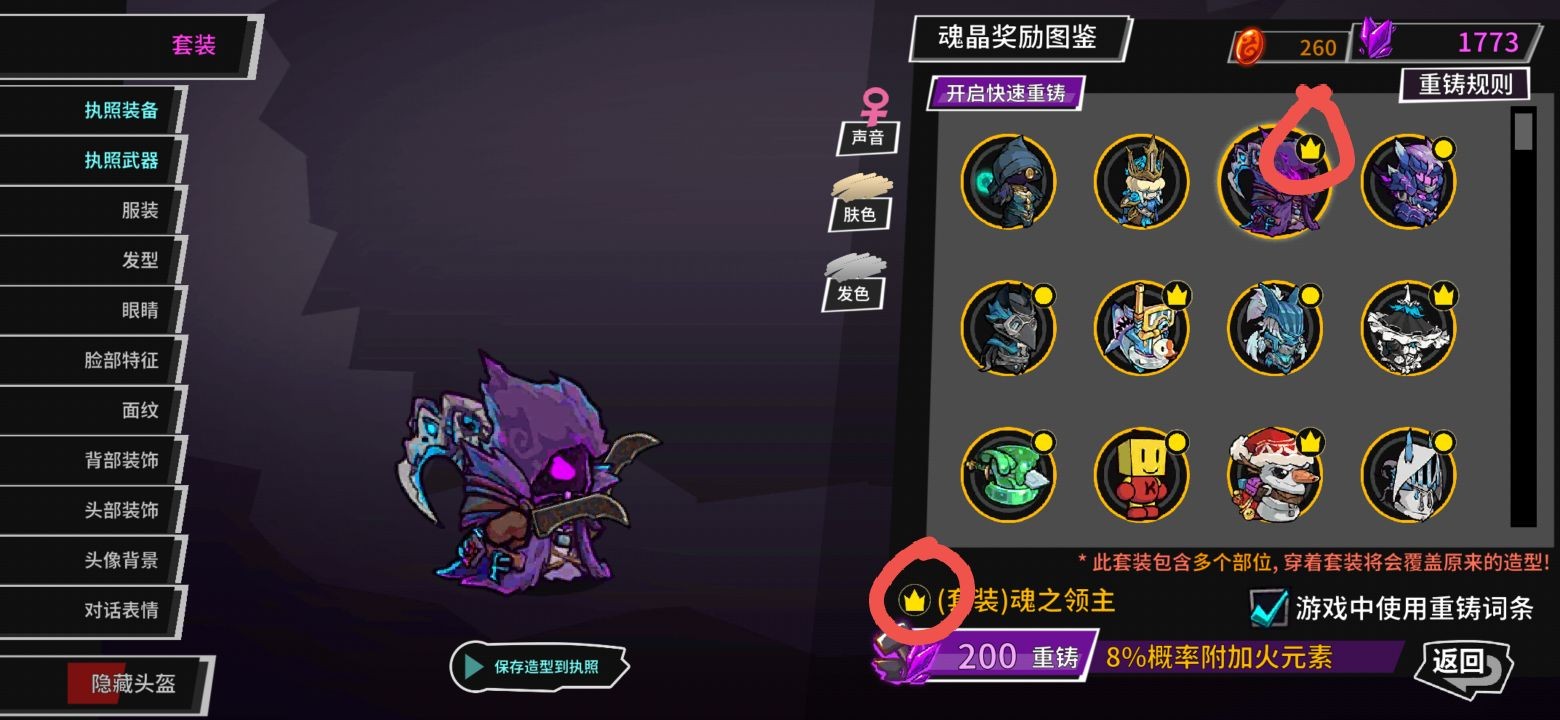Select the yellow block robot set icon
1560x720 pixels.
tap(1143, 475)
